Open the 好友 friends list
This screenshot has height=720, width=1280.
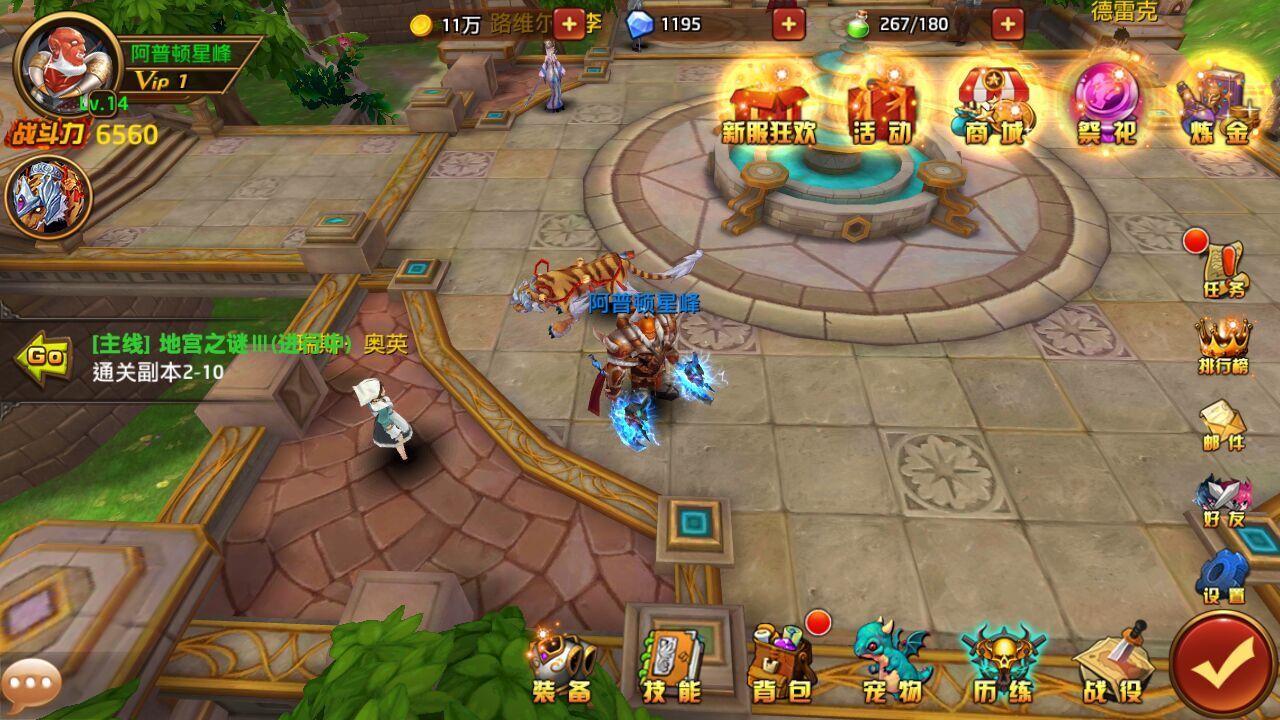[x=1223, y=500]
